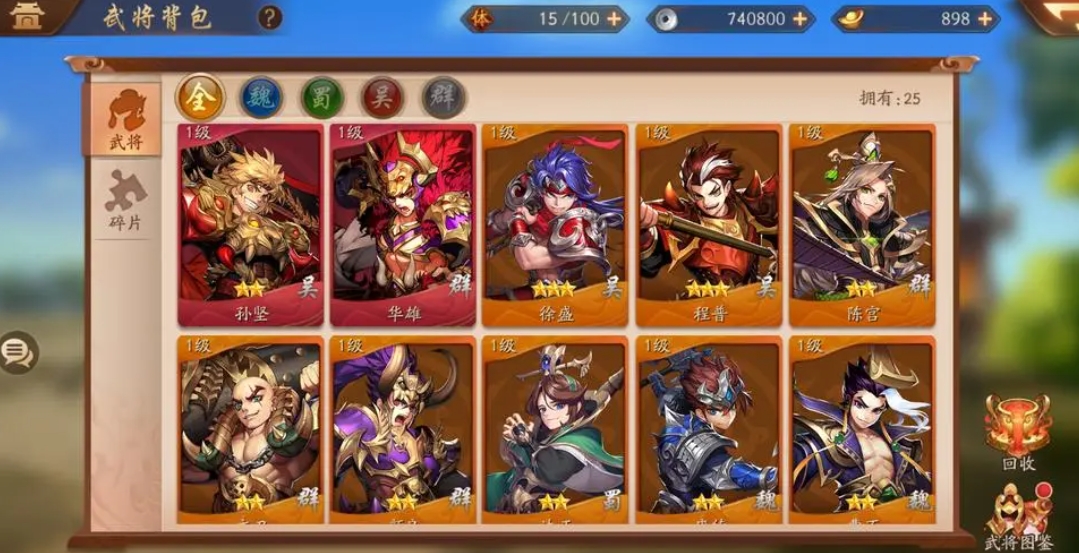Open the chat bubble icon

(17, 351)
